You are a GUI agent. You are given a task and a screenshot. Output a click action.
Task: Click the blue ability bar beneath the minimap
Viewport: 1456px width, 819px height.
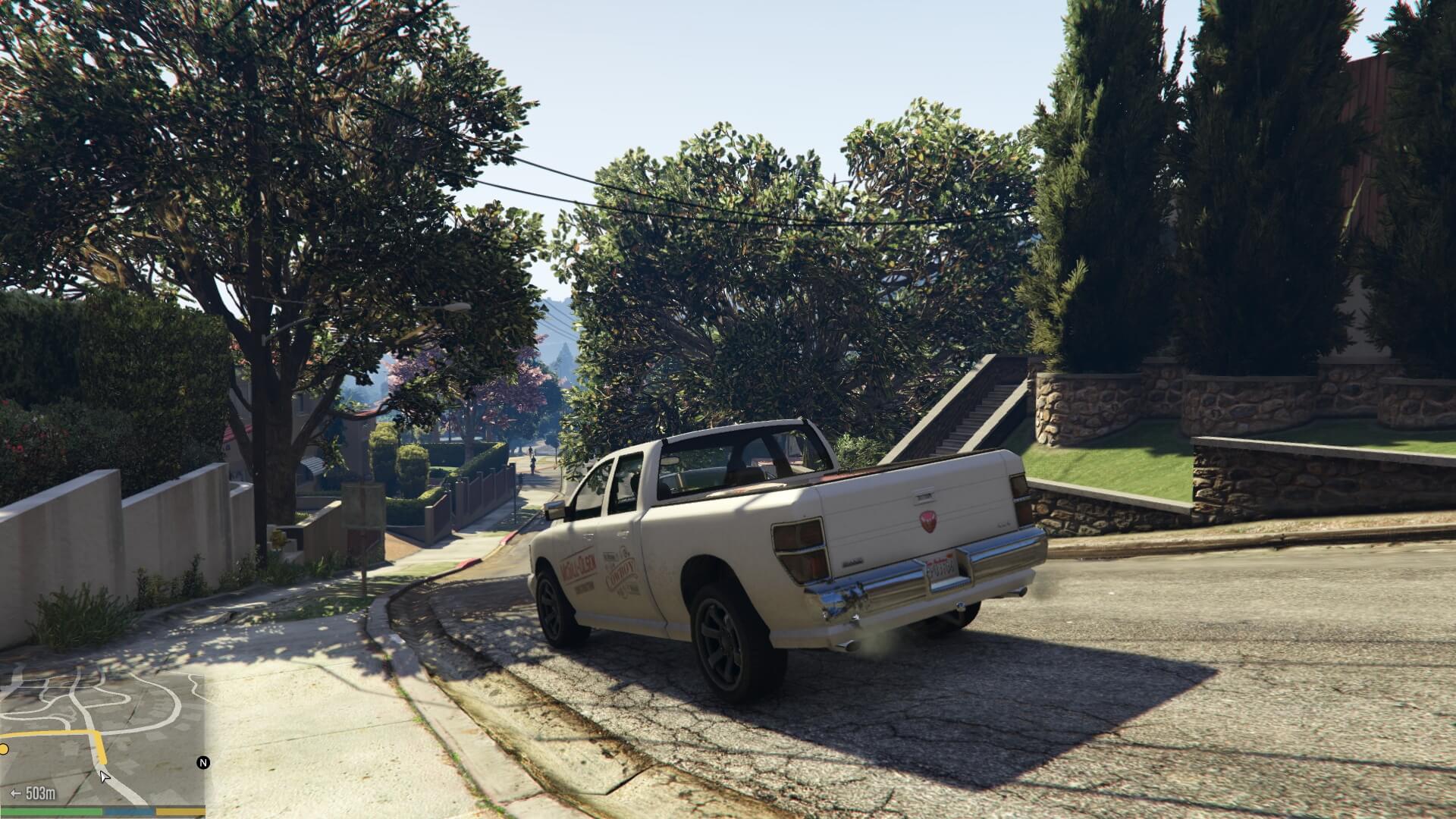[x=130, y=813]
